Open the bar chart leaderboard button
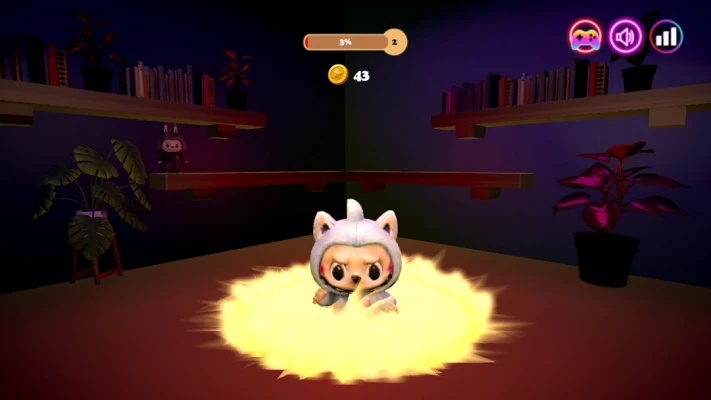The height and width of the screenshot is (400, 711). pos(666,37)
